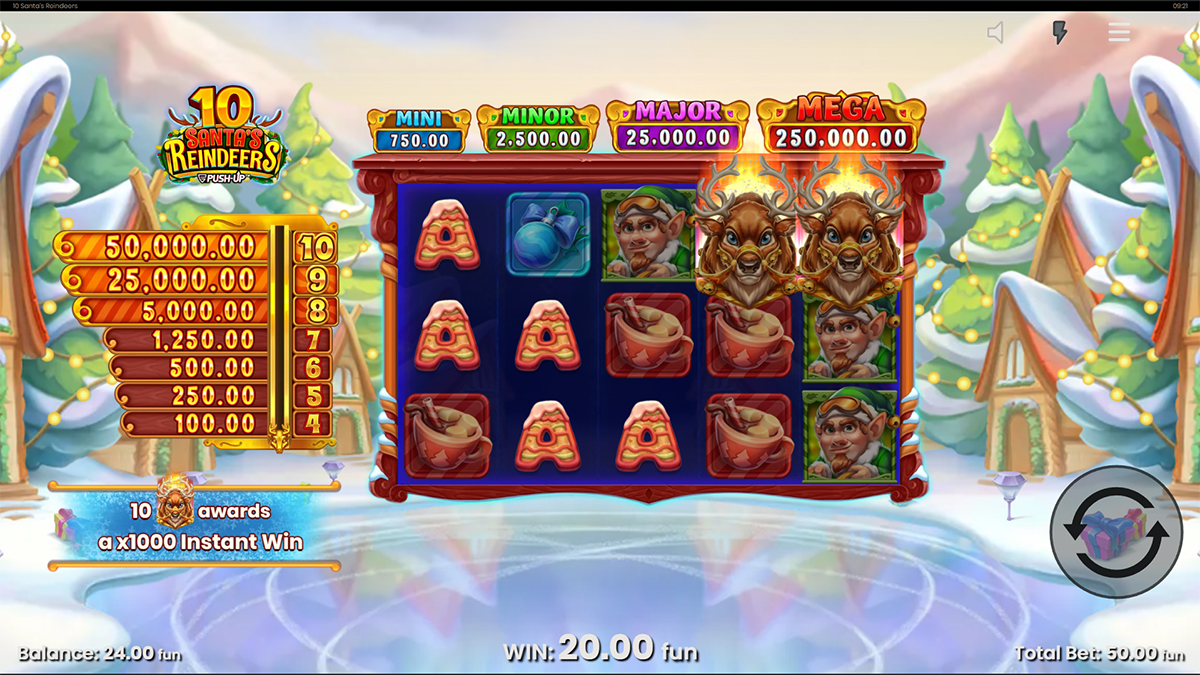Viewport: 1200px width, 675px height.
Task: Spin the reels with the circular arrows button
Action: point(1116,532)
